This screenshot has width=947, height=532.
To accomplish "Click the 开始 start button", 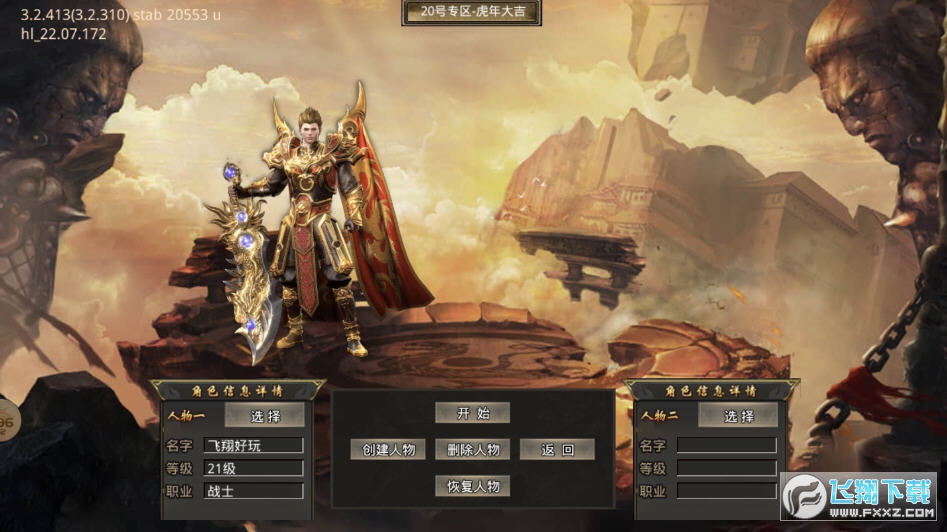I will tap(472, 413).
